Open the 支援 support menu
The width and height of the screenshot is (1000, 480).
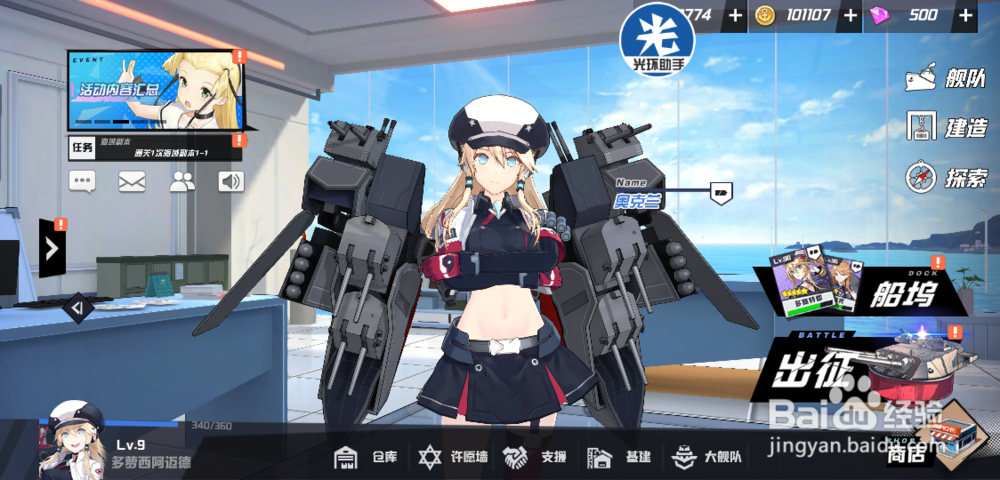(x=535, y=457)
